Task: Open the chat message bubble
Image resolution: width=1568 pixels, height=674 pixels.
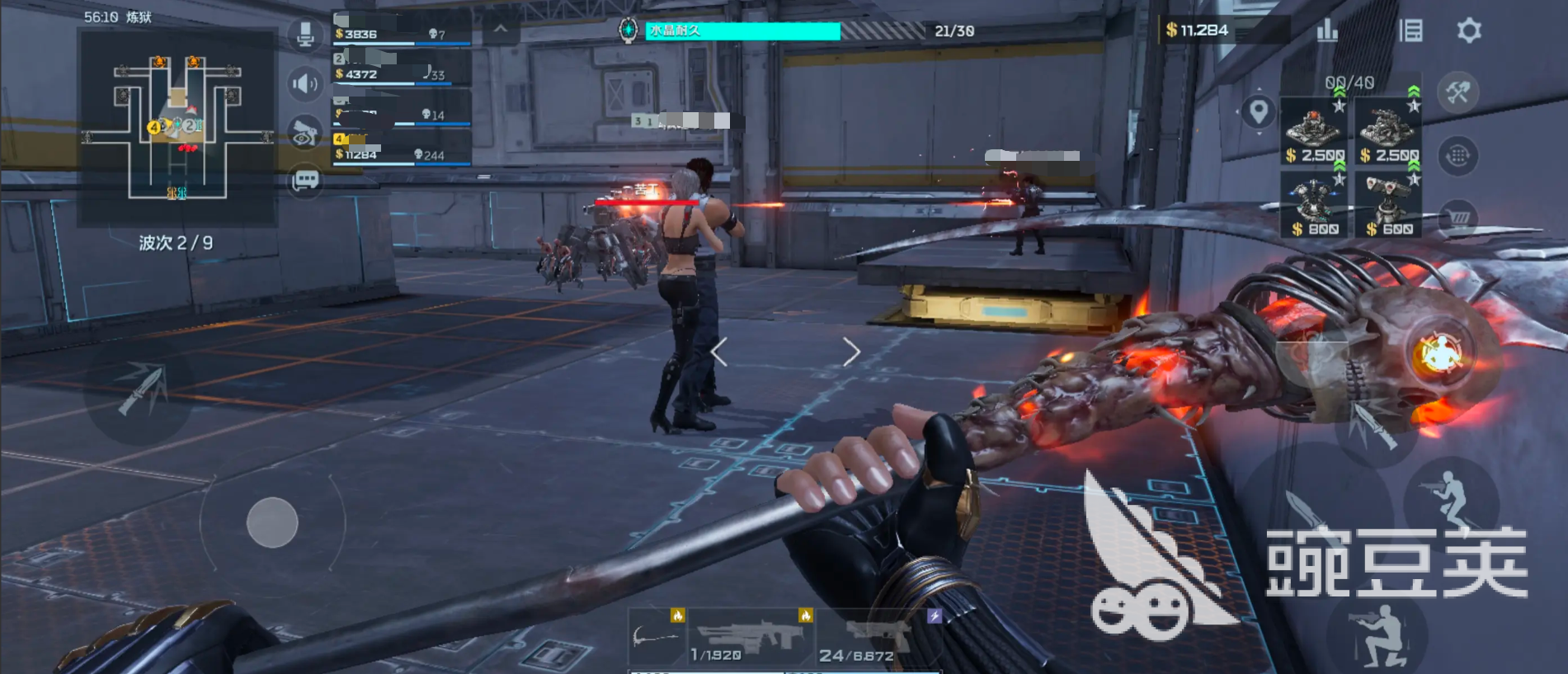Action: (305, 180)
